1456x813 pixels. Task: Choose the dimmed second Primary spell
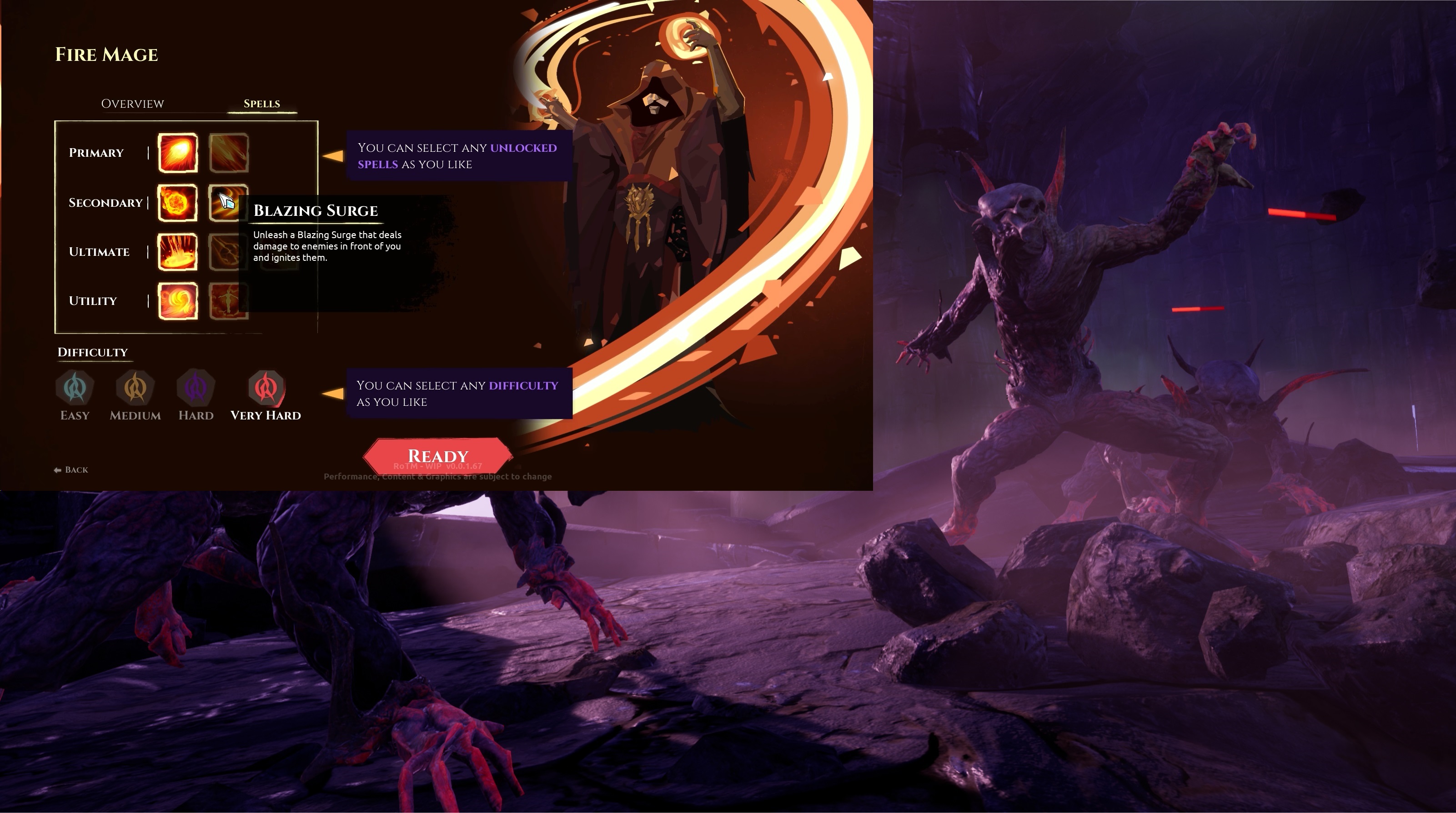(x=228, y=153)
